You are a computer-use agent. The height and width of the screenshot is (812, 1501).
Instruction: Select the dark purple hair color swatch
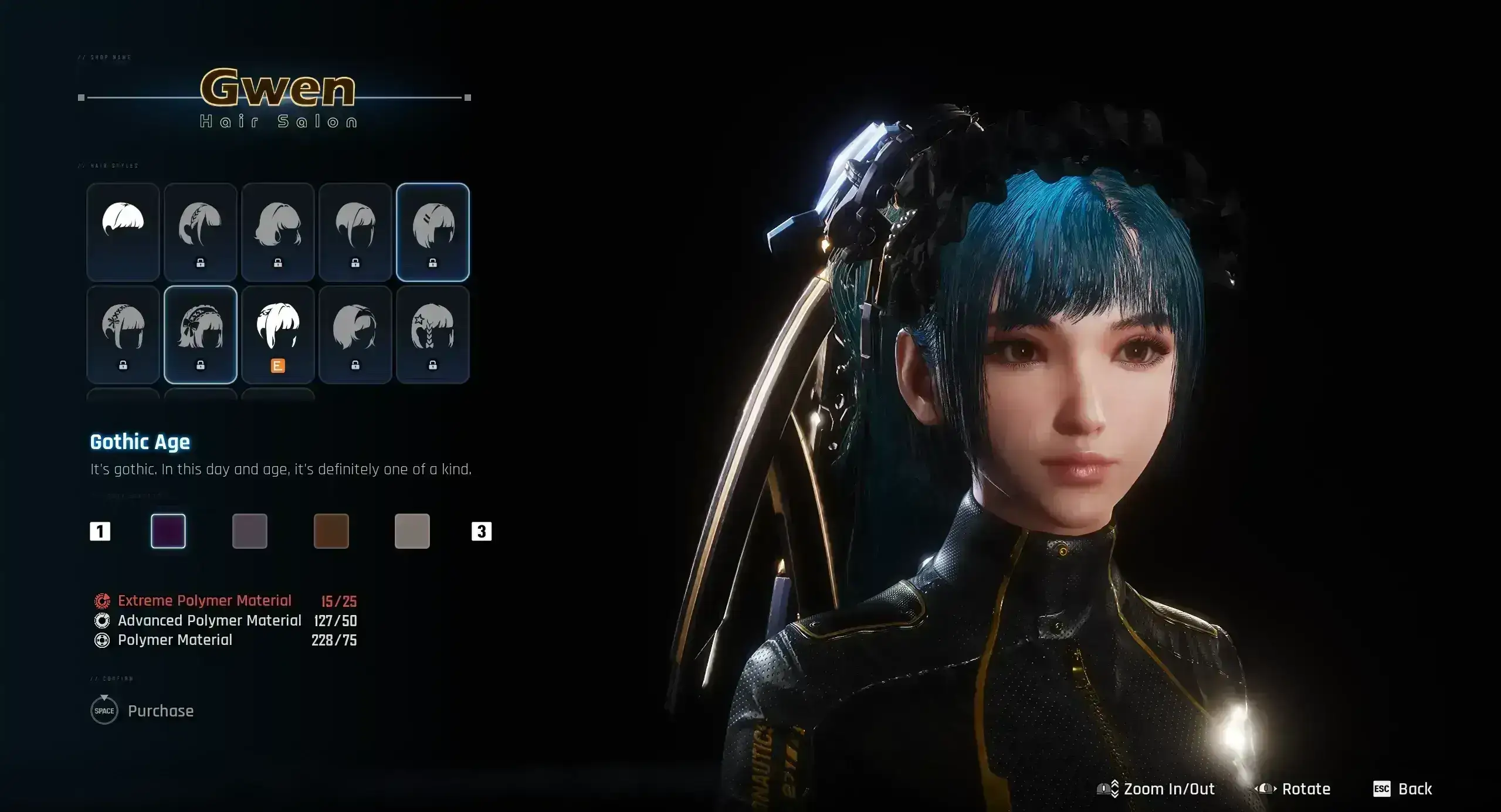pos(168,531)
